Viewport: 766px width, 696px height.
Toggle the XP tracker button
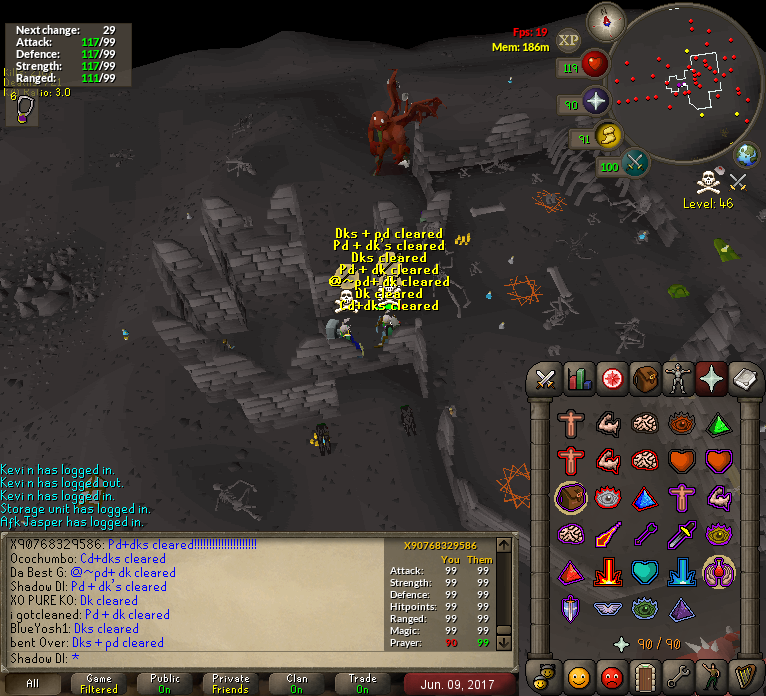click(569, 40)
